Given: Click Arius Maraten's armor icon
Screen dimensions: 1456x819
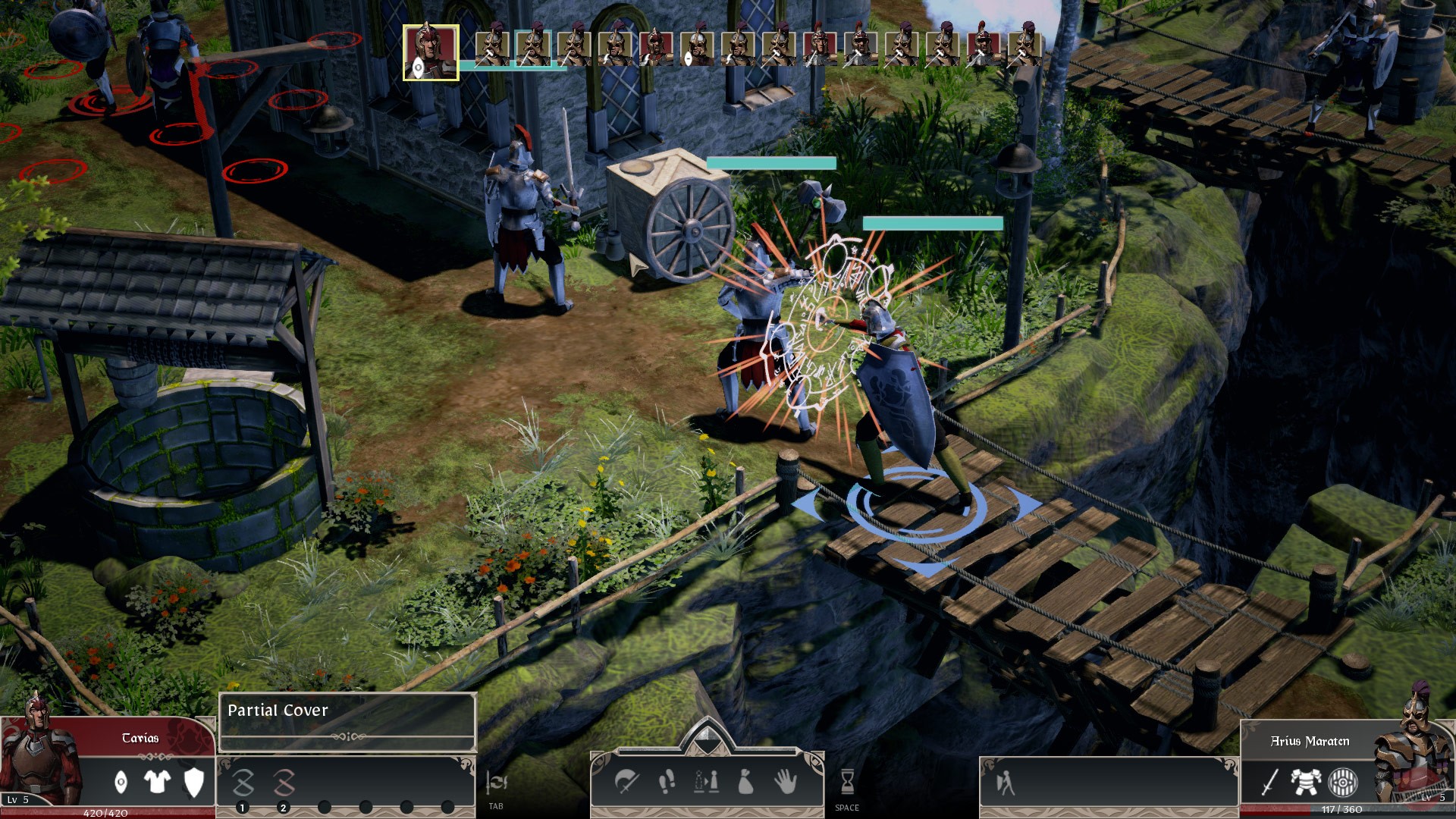Looking at the screenshot, I should [x=1306, y=781].
